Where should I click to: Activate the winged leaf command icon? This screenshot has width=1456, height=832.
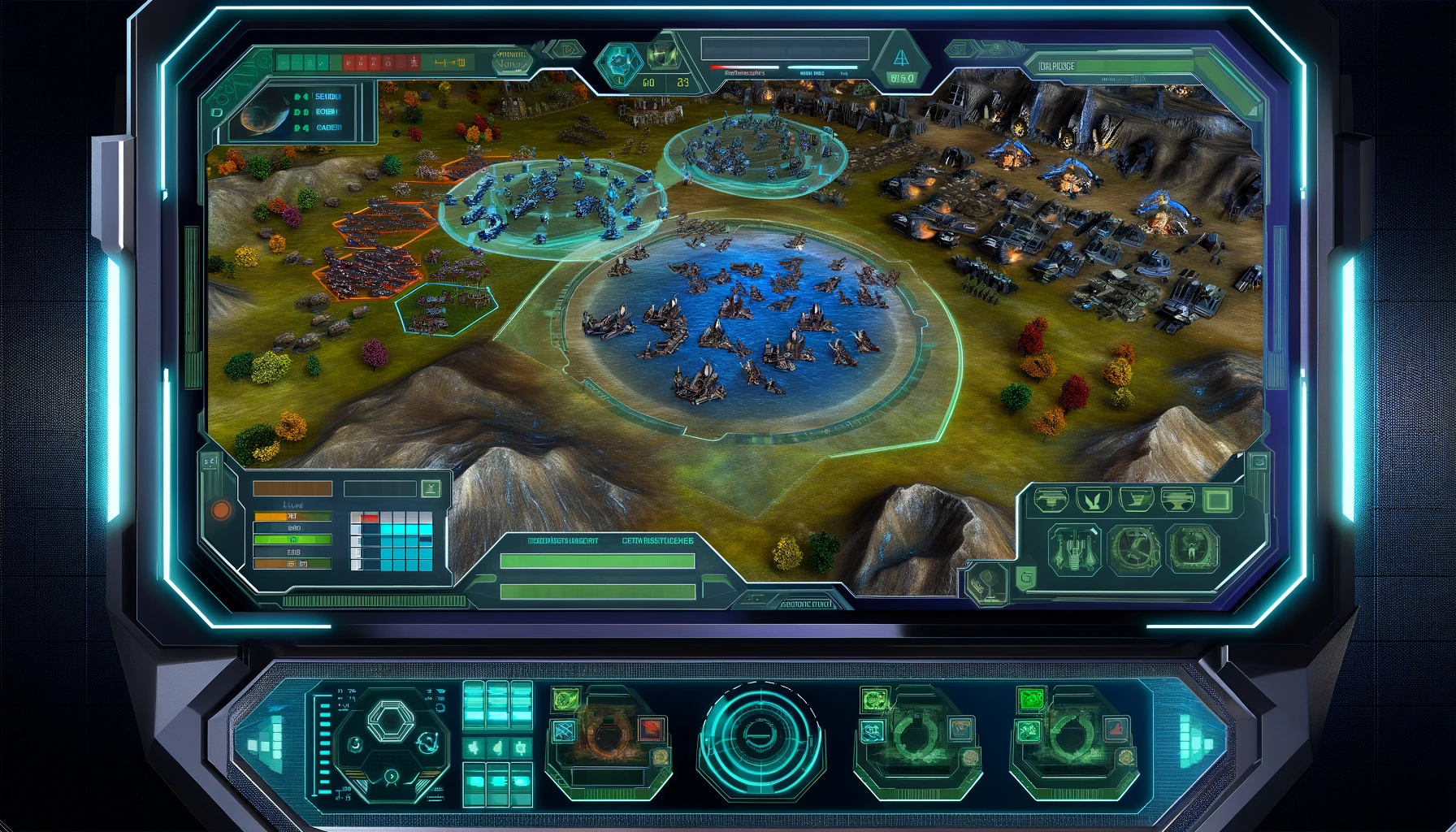pos(1093,500)
